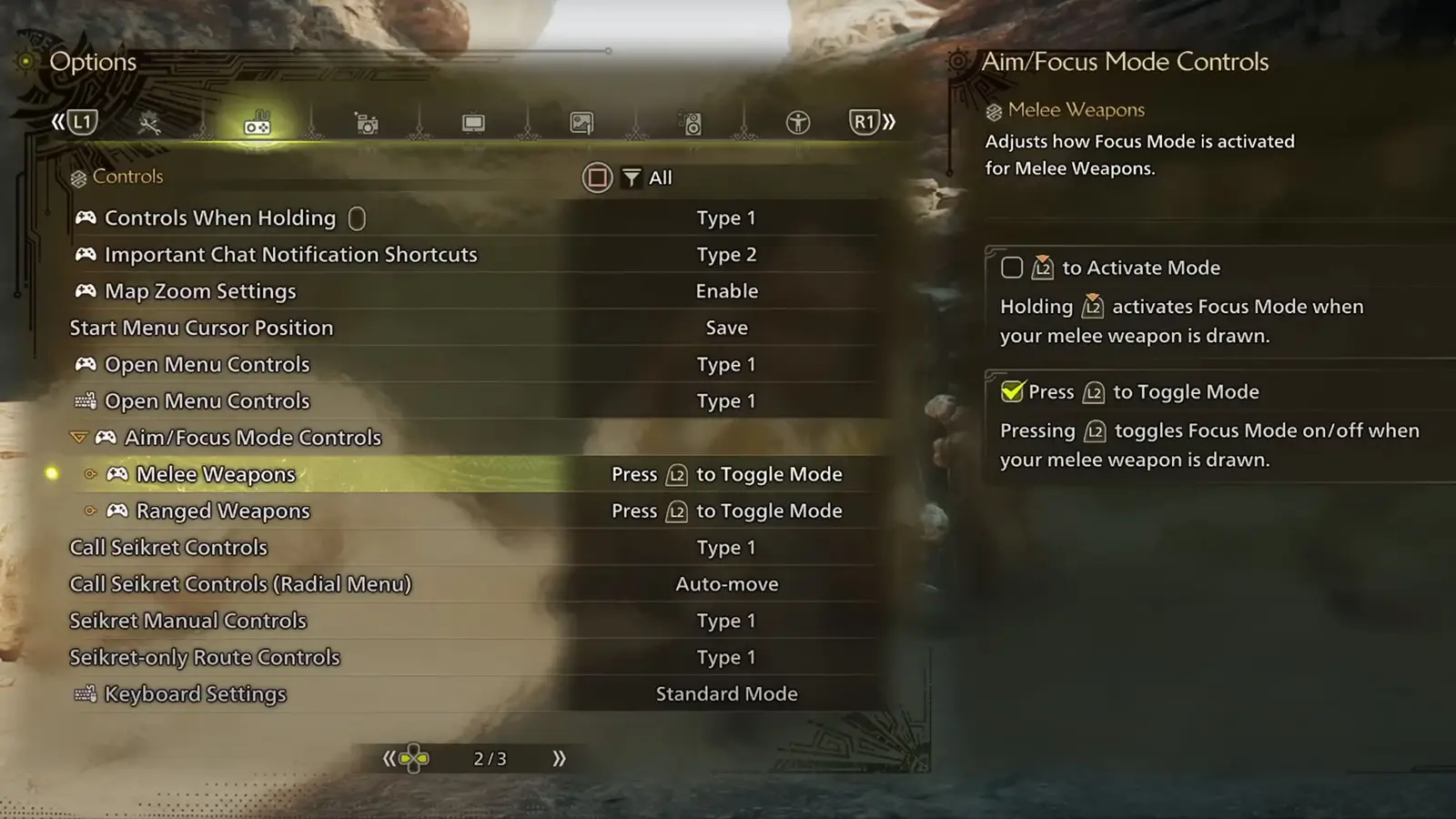
Task: Click the controller icon on Melee Weapons row
Action: click(x=118, y=473)
